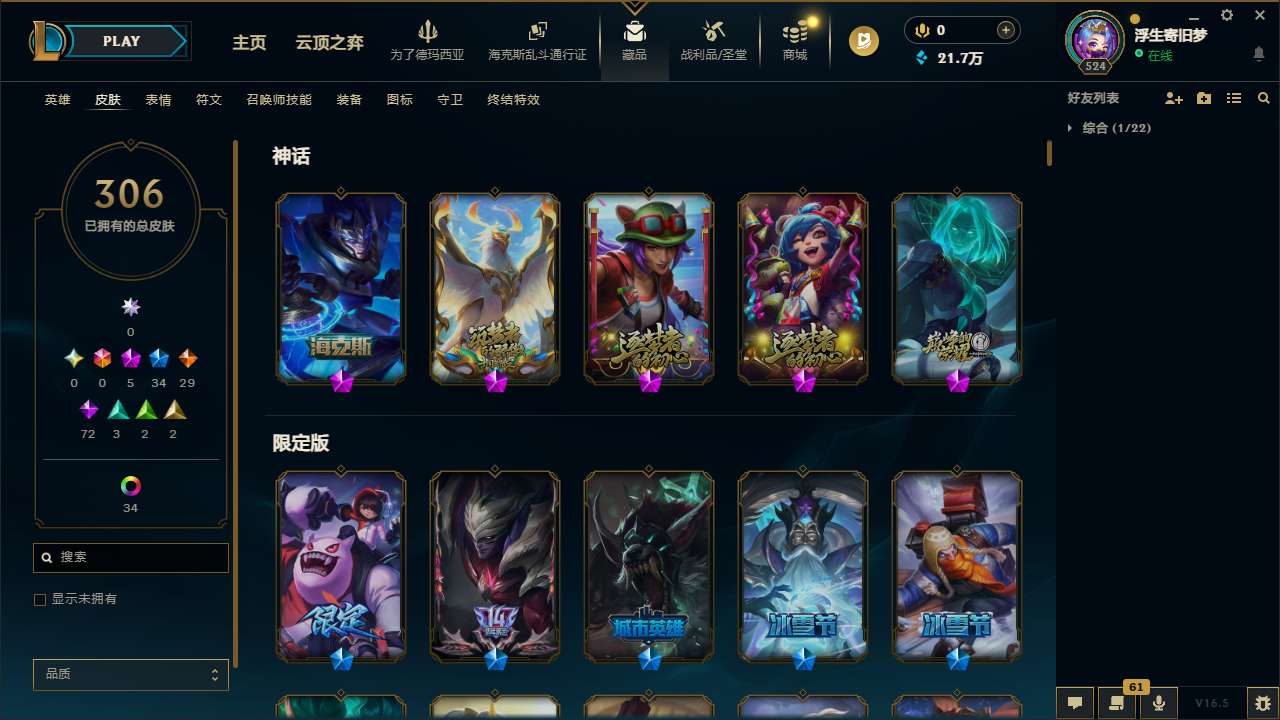Open the add friend icon in 好友列表
Image resolution: width=1280 pixels, height=720 pixels.
click(1171, 98)
